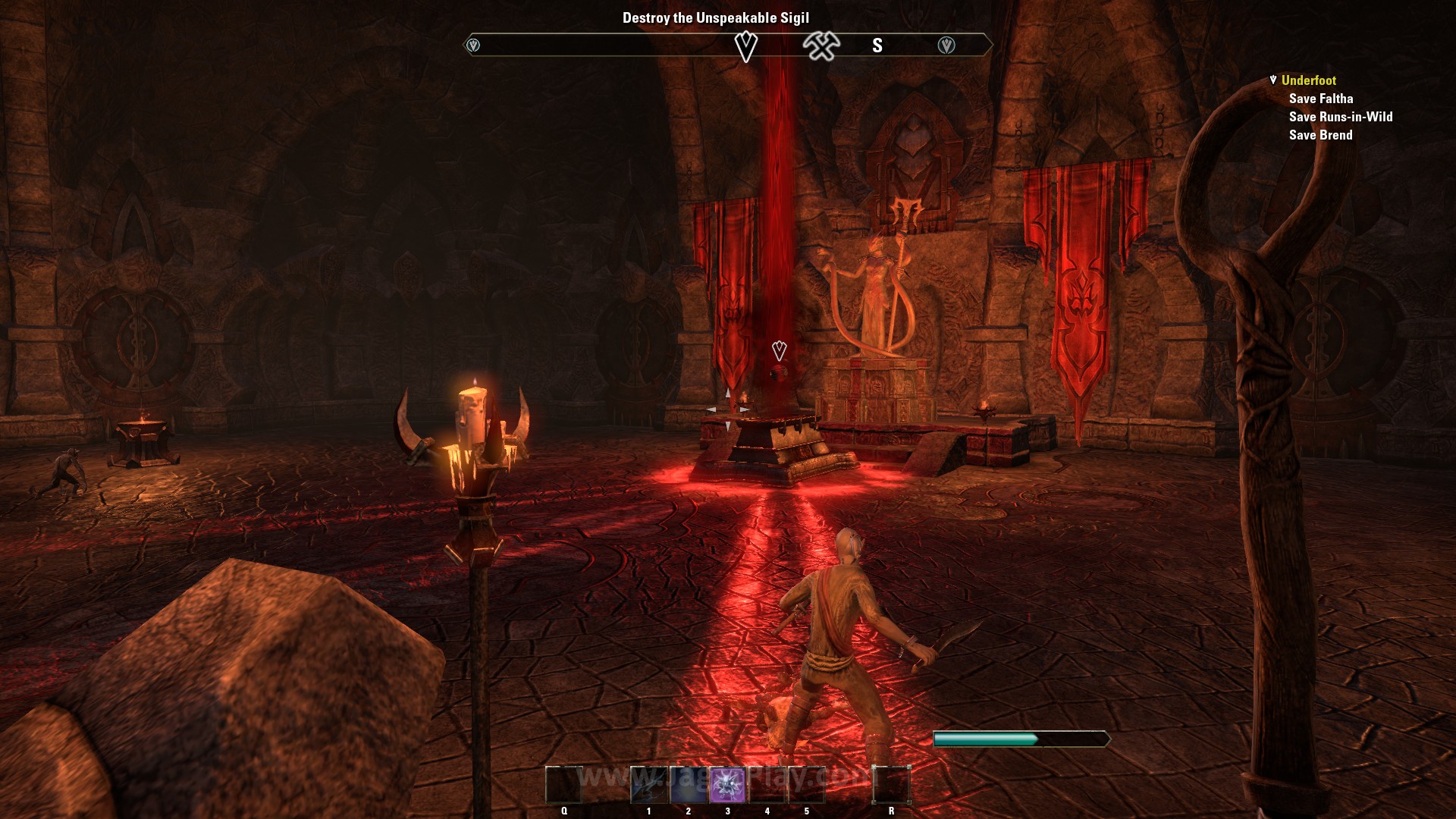Use the lightning staff ability in slot 1
The image size is (1456, 819).
point(649,785)
